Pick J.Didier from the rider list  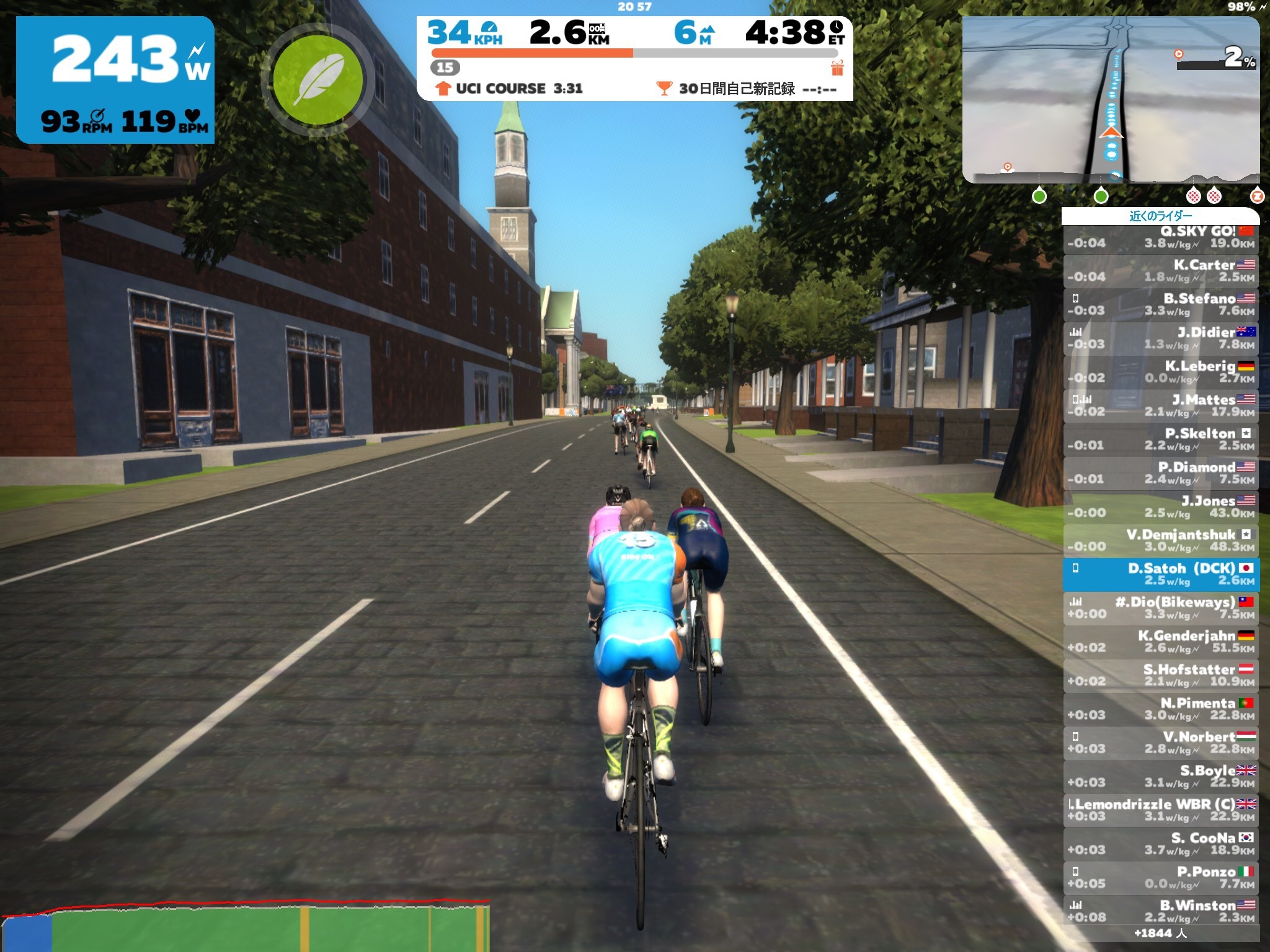pyautogui.click(x=1161, y=338)
